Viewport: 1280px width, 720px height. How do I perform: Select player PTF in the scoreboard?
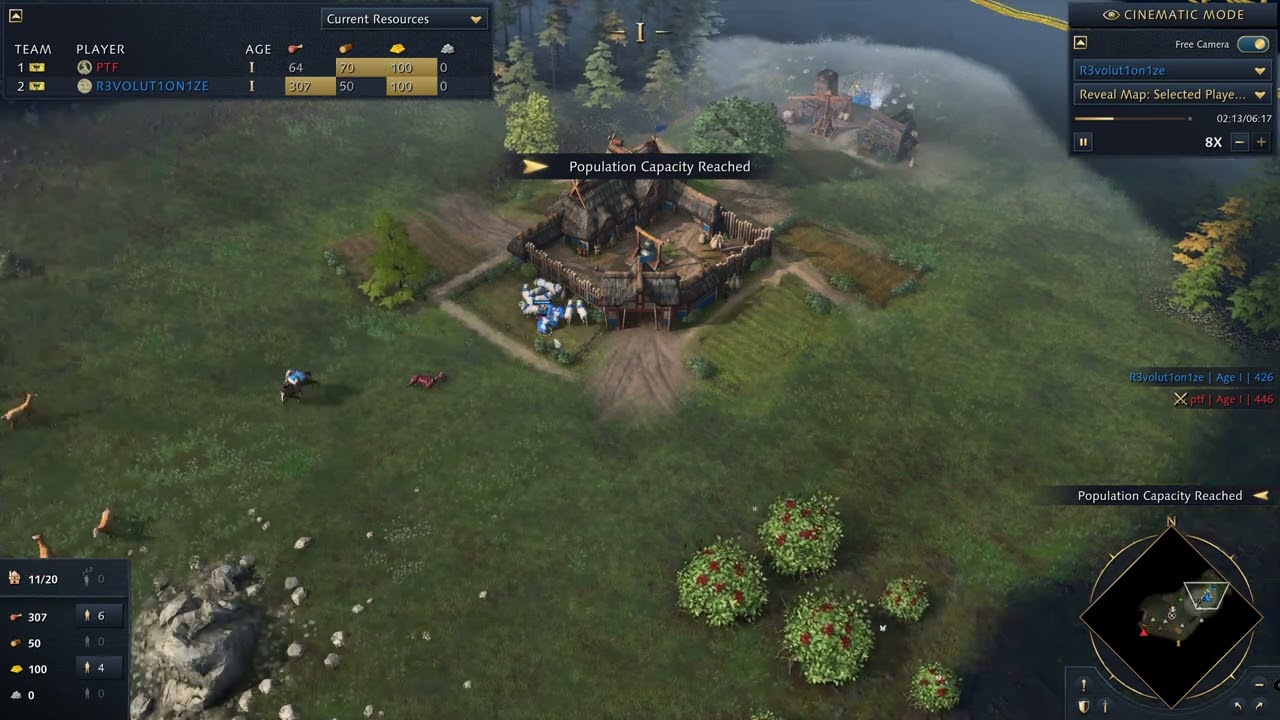point(107,67)
